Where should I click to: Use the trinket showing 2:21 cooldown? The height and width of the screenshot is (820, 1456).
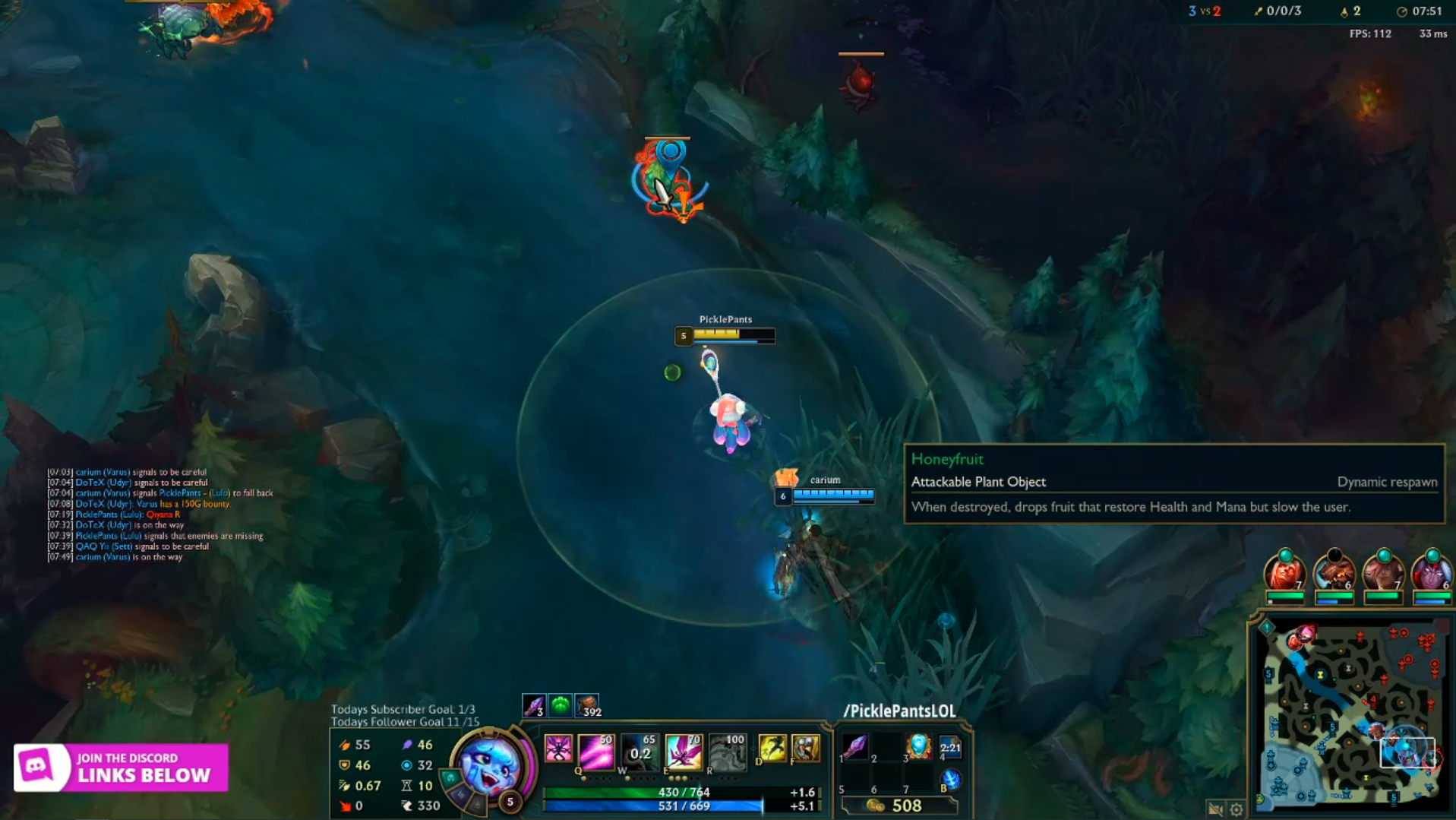950,747
